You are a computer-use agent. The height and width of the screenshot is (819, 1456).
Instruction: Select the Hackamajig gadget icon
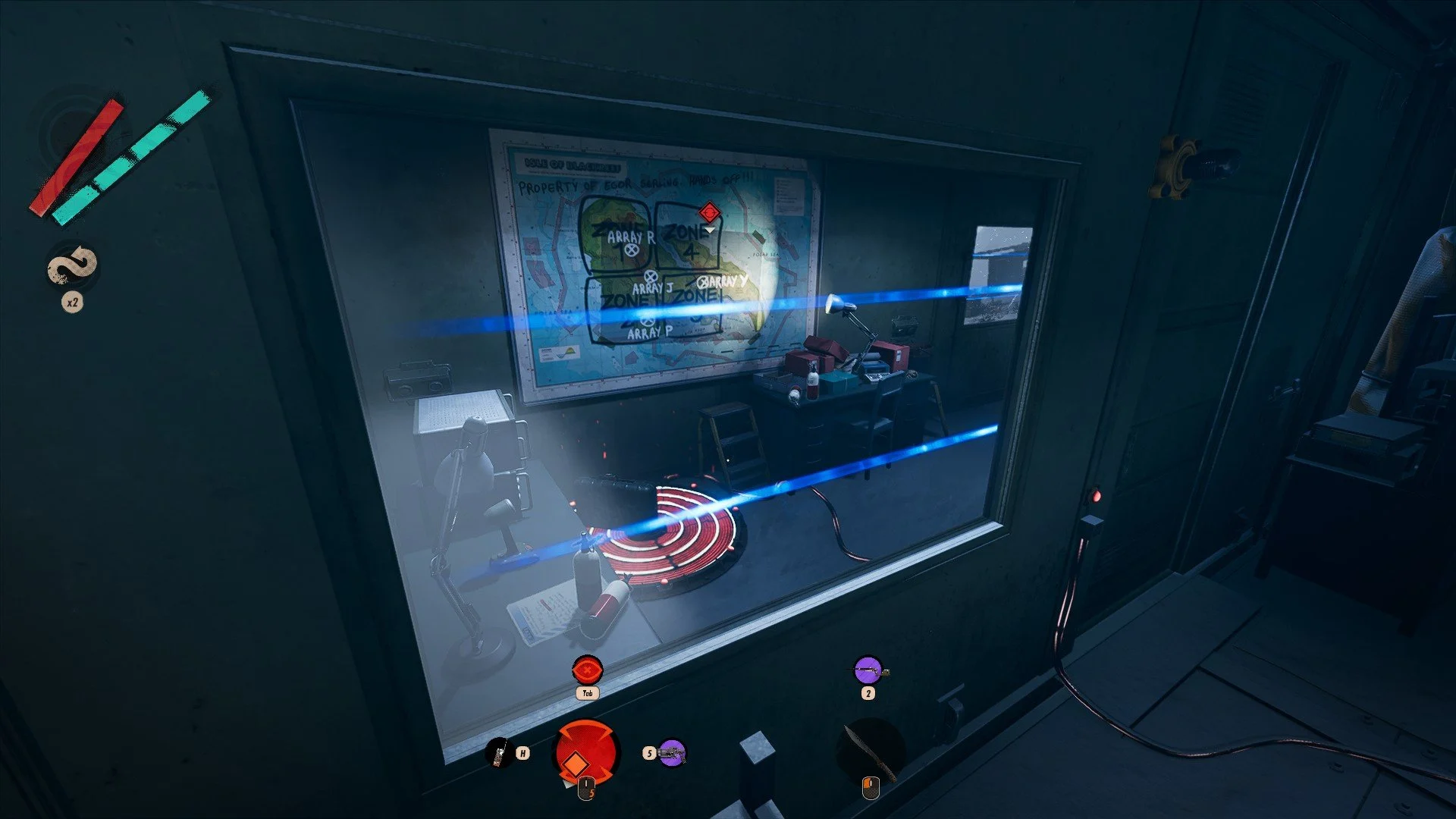click(498, 753)
